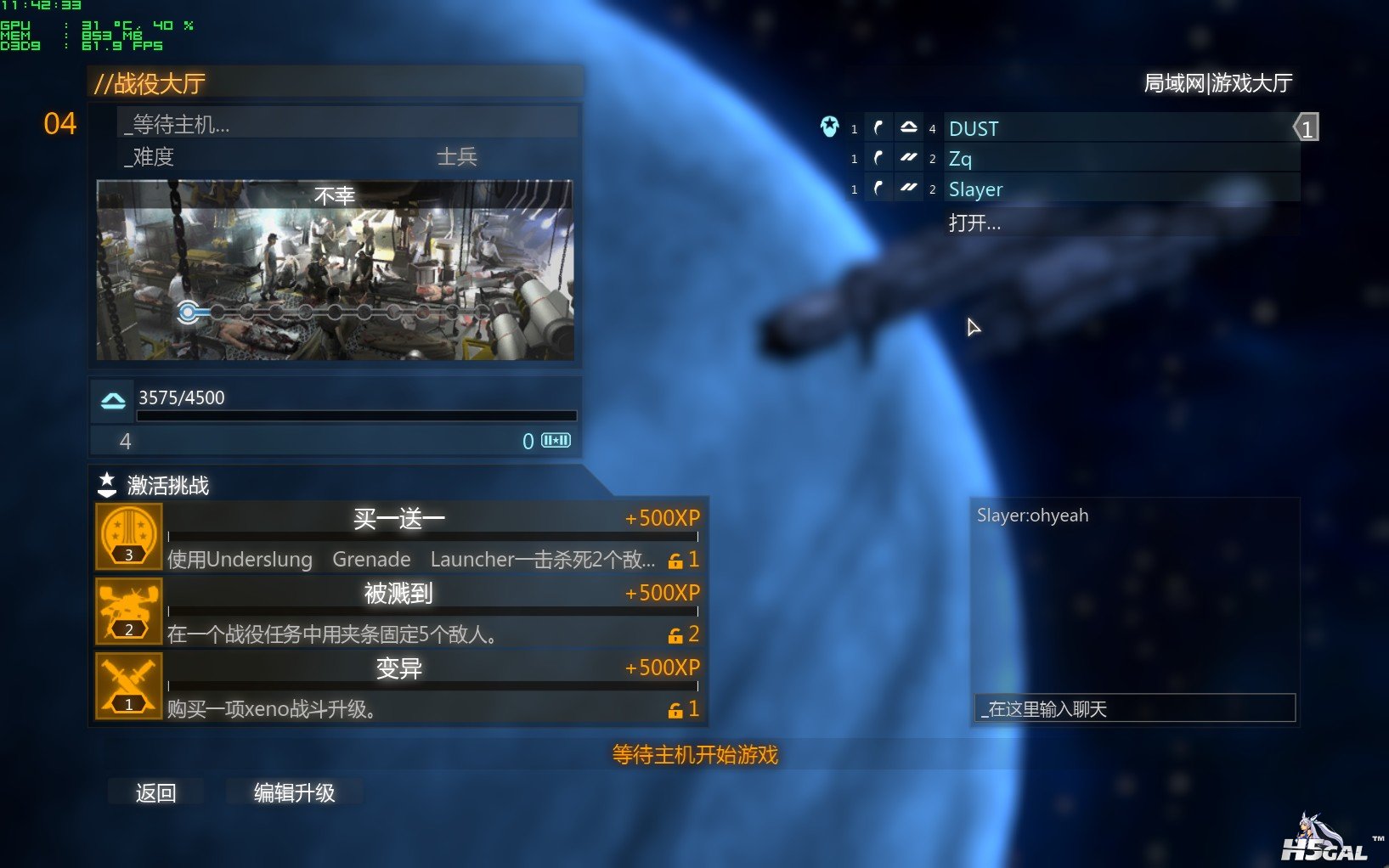The image size is (1389, 868).
Task: Open 编辑升级 upgrade editor
Action: (294, 792)
